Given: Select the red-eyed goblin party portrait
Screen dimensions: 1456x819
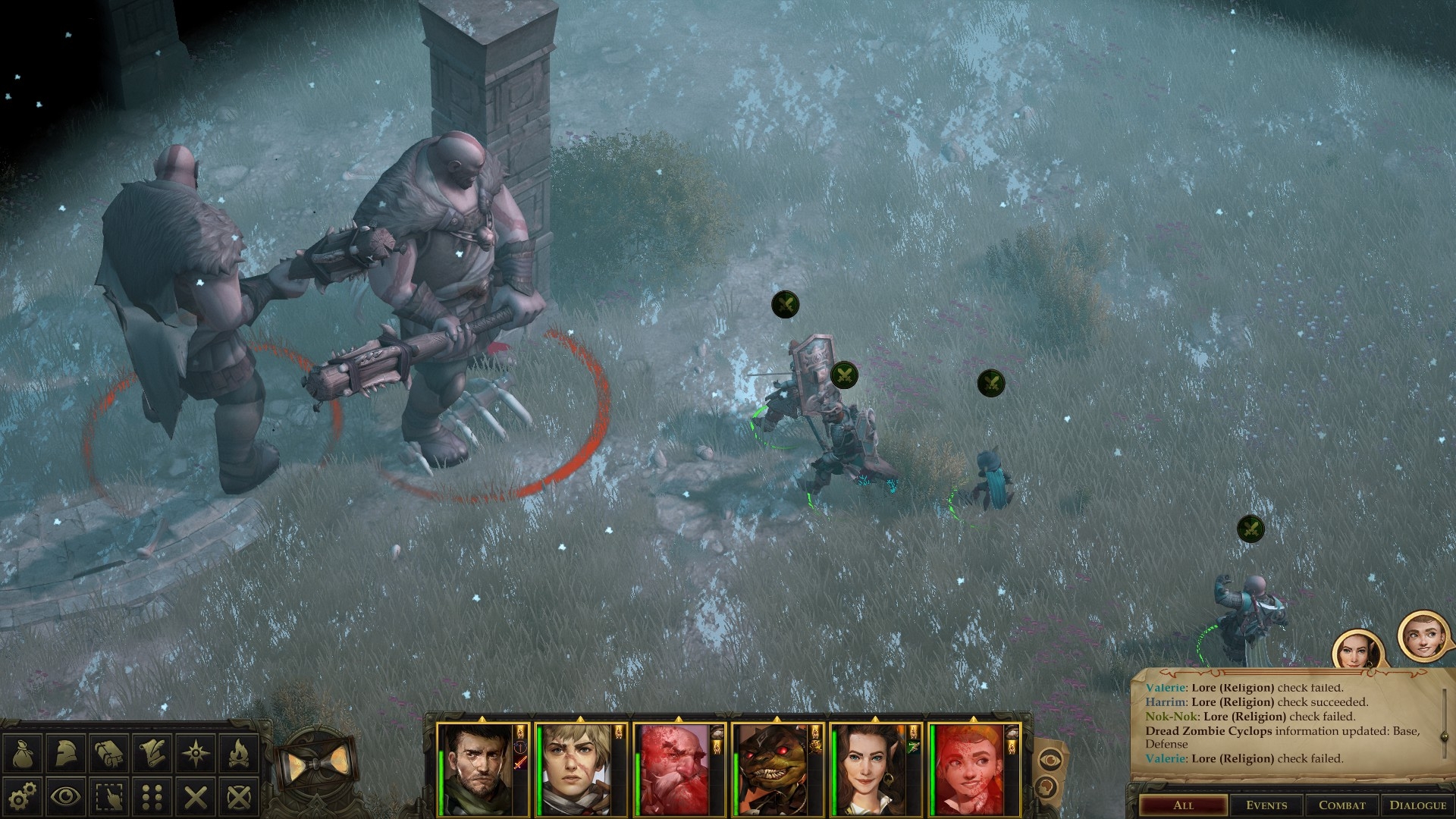Looking at the screenshot, I should (x=771, y=769).
